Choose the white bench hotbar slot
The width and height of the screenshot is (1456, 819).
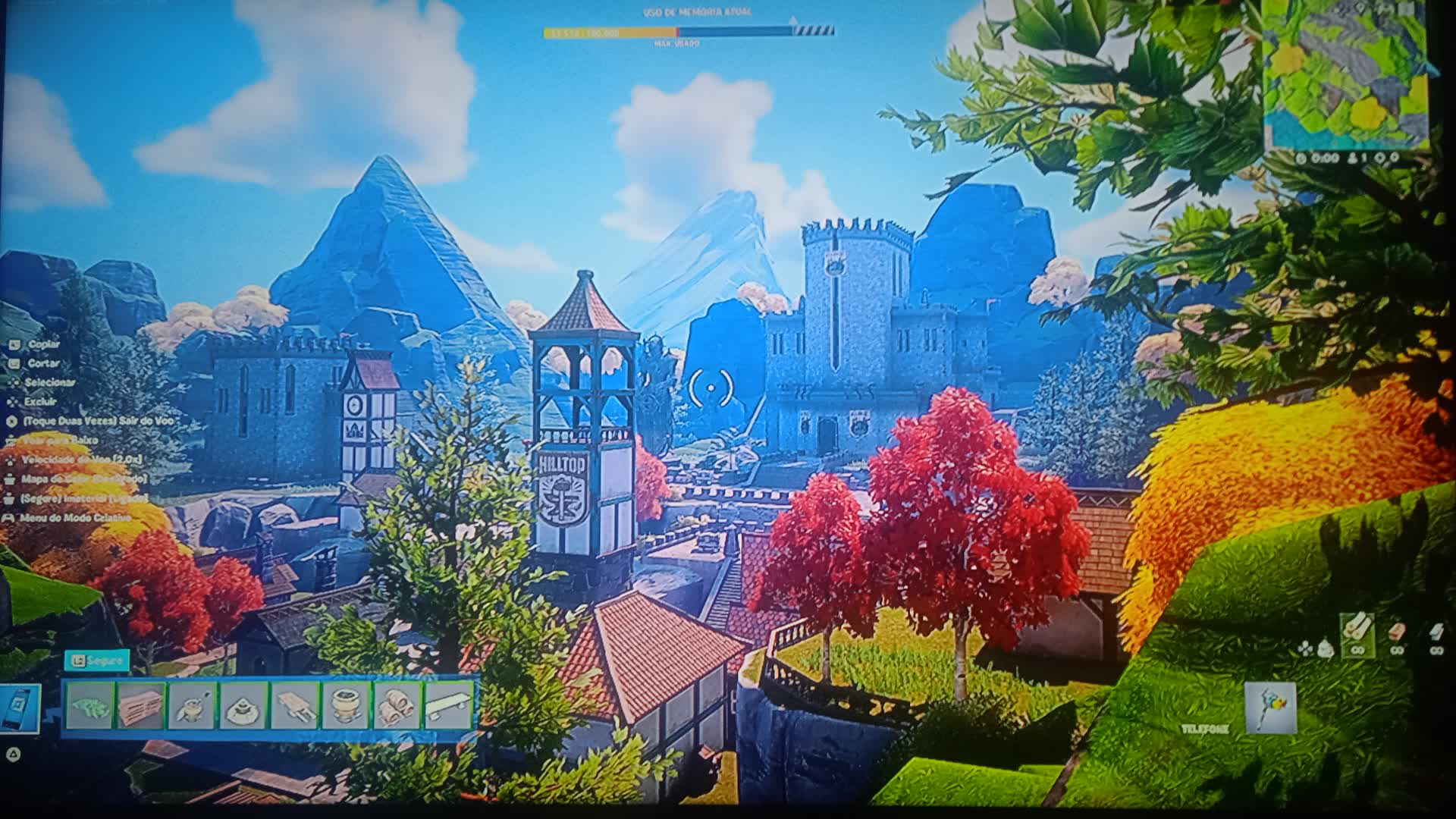pos(448,706)
